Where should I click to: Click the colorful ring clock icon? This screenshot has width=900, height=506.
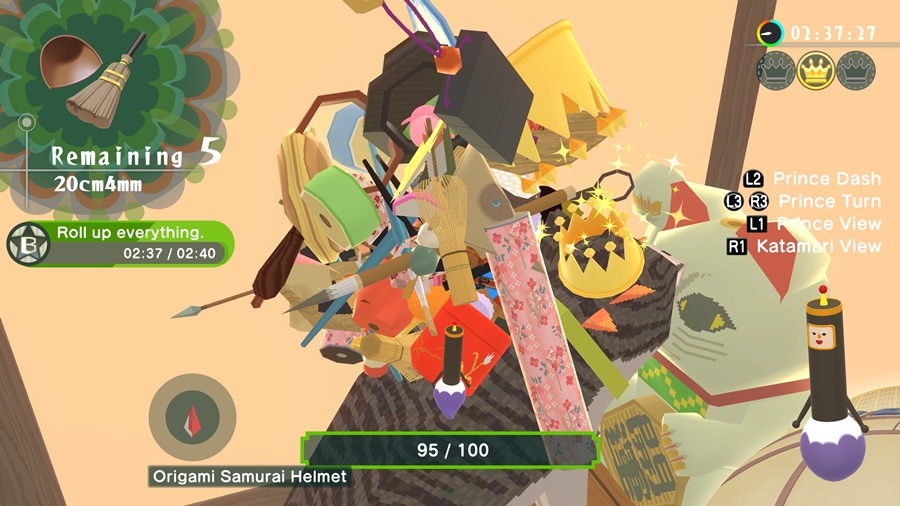(769, 33)
